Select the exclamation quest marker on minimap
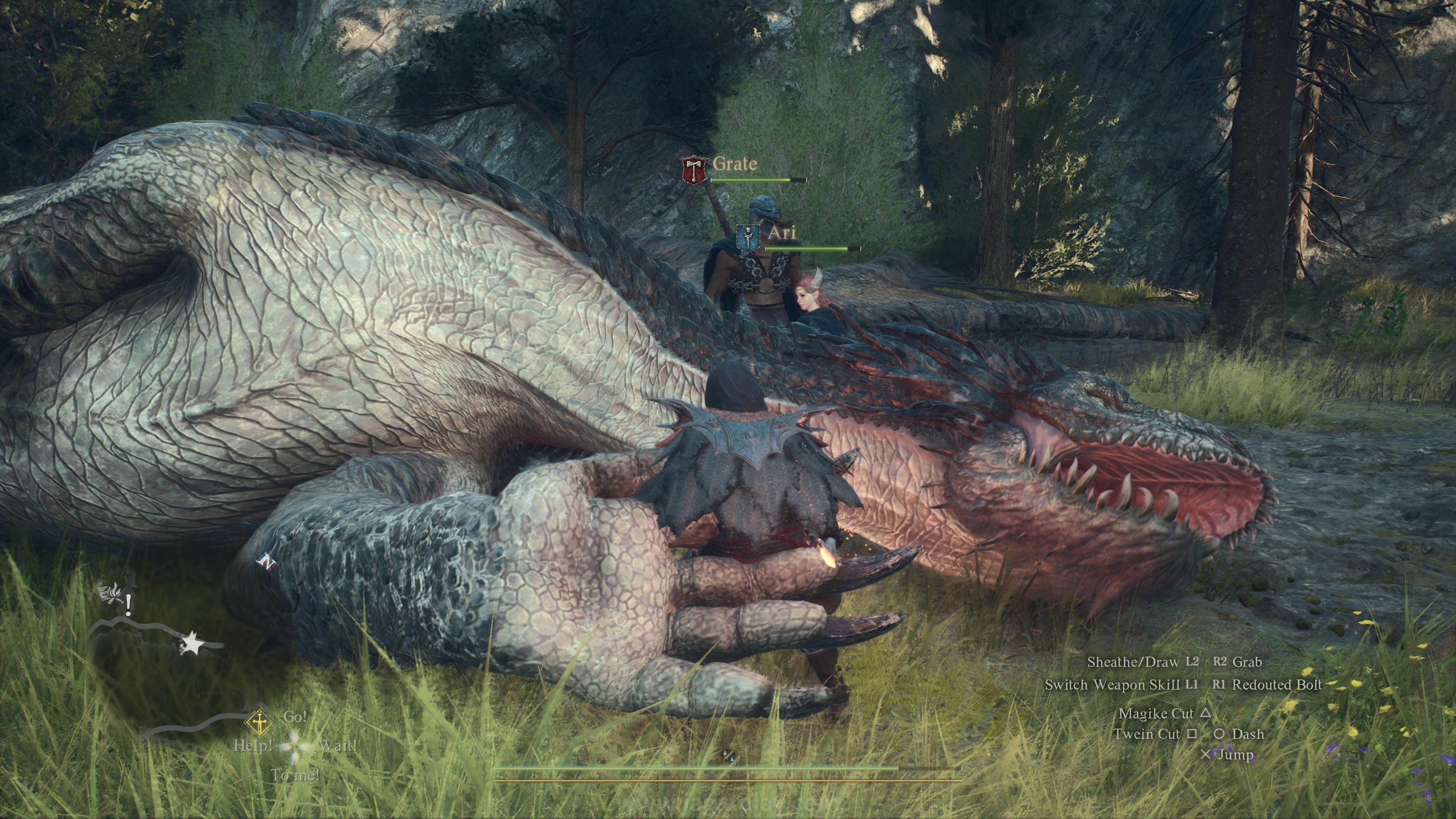The width and height of the screenshot is (1456, 819). coord(129,605)
